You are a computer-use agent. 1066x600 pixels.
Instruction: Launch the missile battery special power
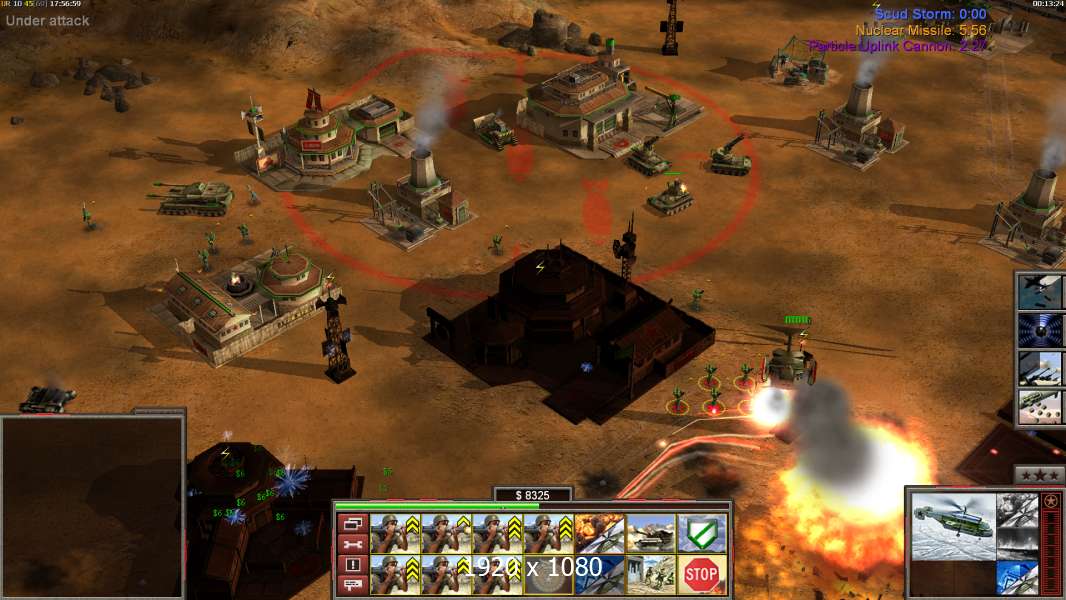coord(1041,368)
